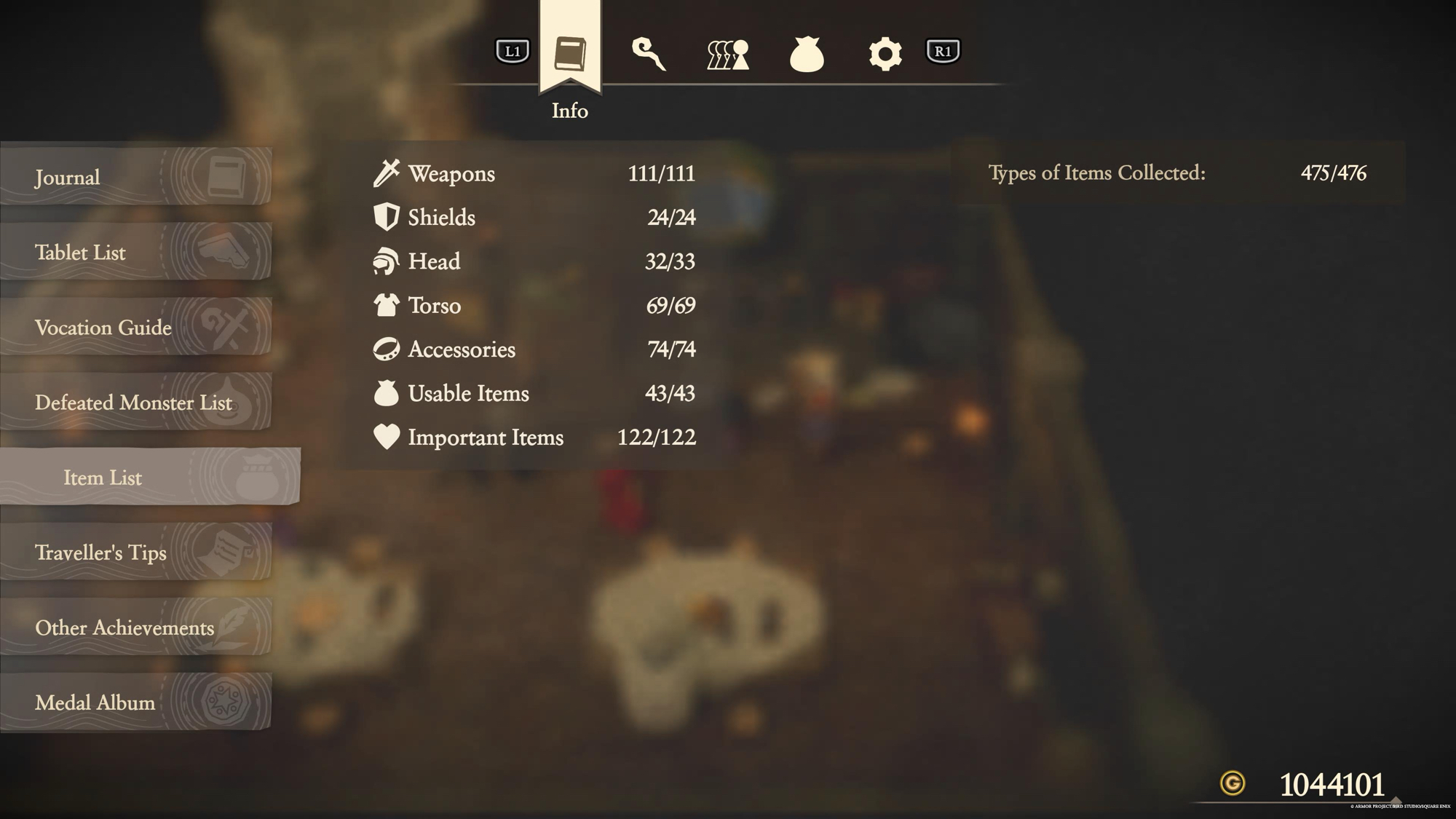This screenshot has height=819, width=1456.
Task: Choose the Weapons category row
Action: (534, 173)
